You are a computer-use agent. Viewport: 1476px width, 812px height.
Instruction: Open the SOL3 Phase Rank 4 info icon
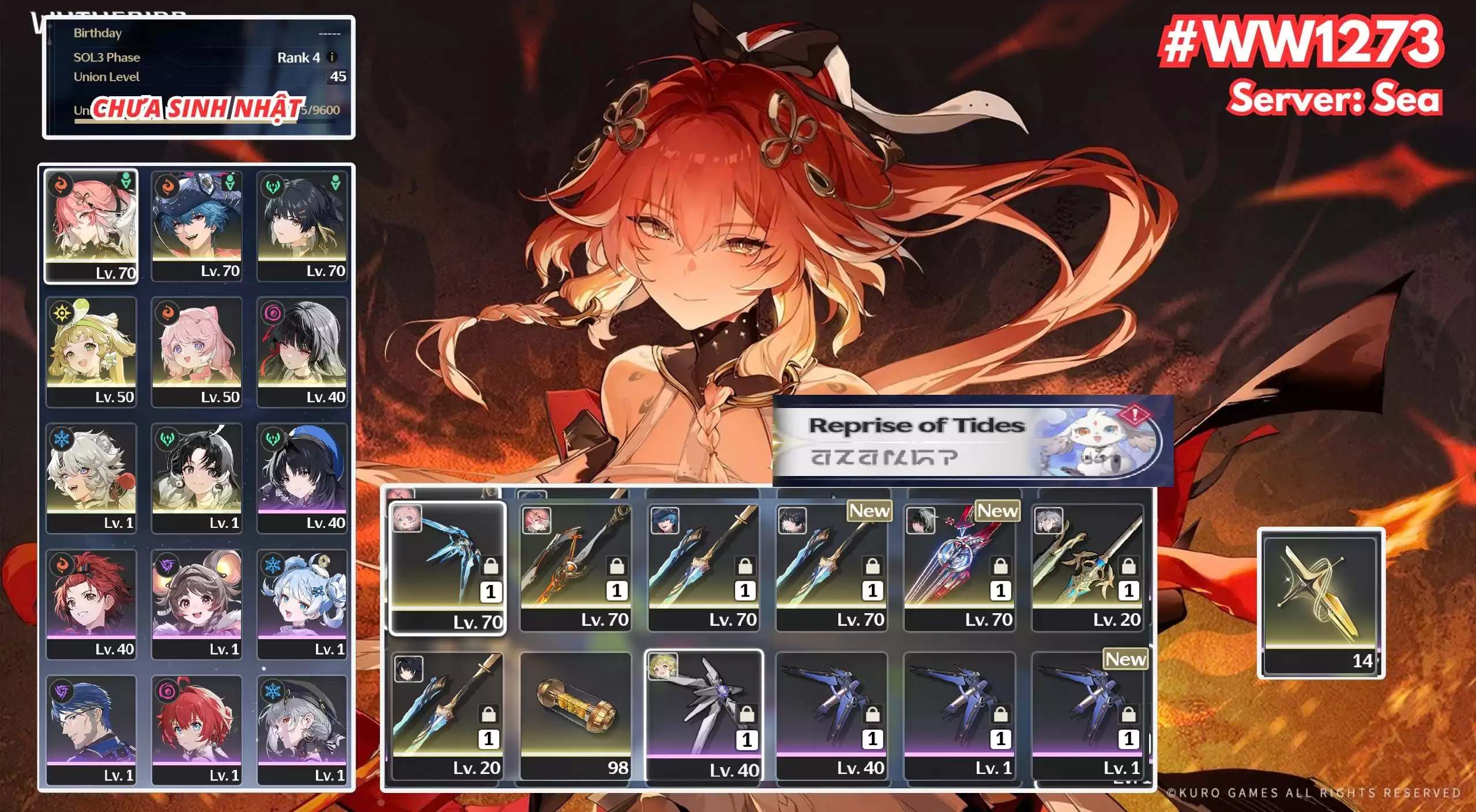tap(333, 58)
